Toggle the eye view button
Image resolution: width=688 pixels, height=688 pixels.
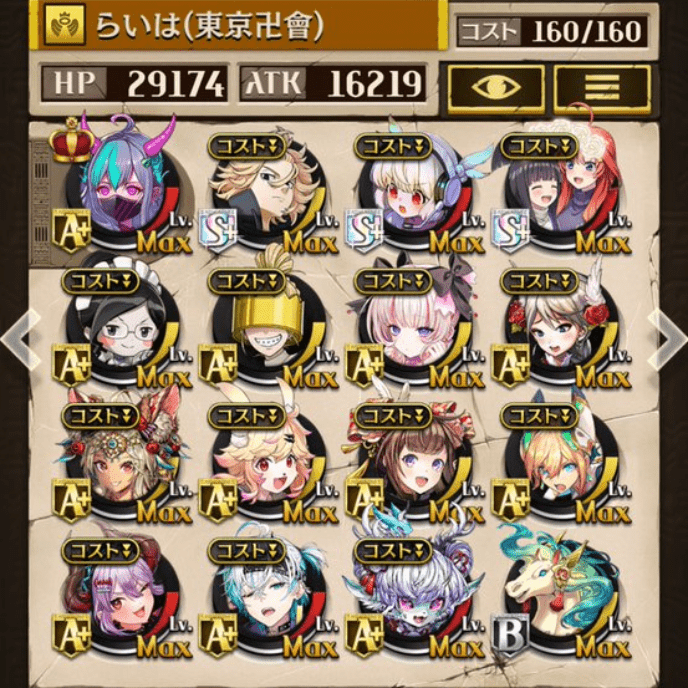point(496,87)
